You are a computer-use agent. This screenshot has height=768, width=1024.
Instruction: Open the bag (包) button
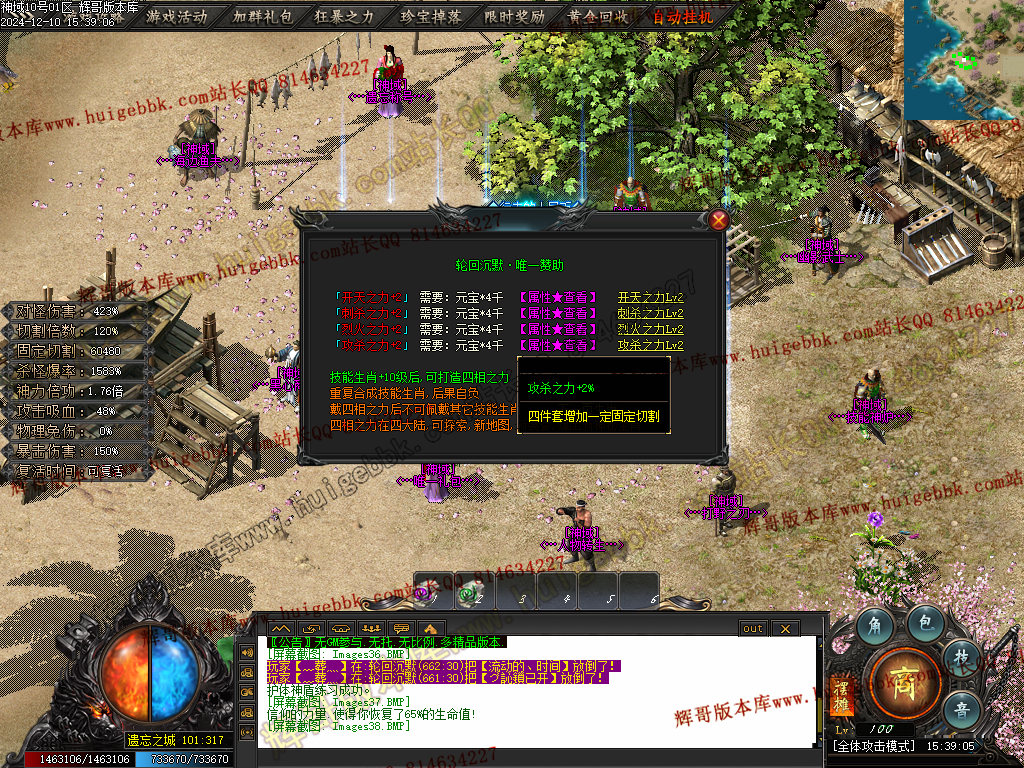point(926,624)
